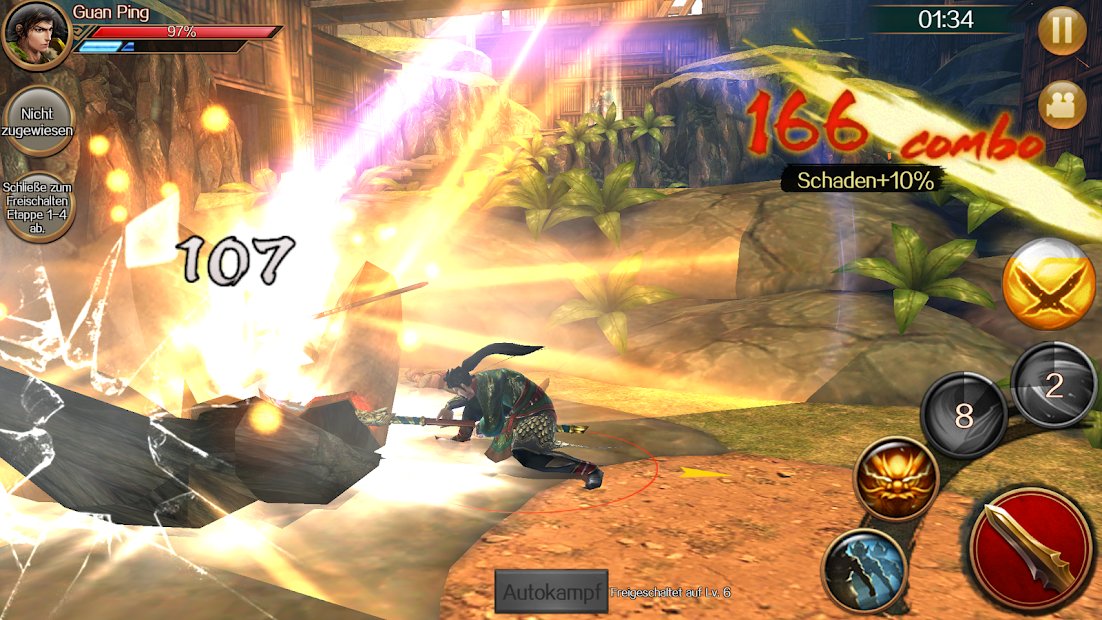Viewport: 1102px width, 620px height.
Task: Open Guan Ping's hero portrait
Action: click(x=36, y=36)
